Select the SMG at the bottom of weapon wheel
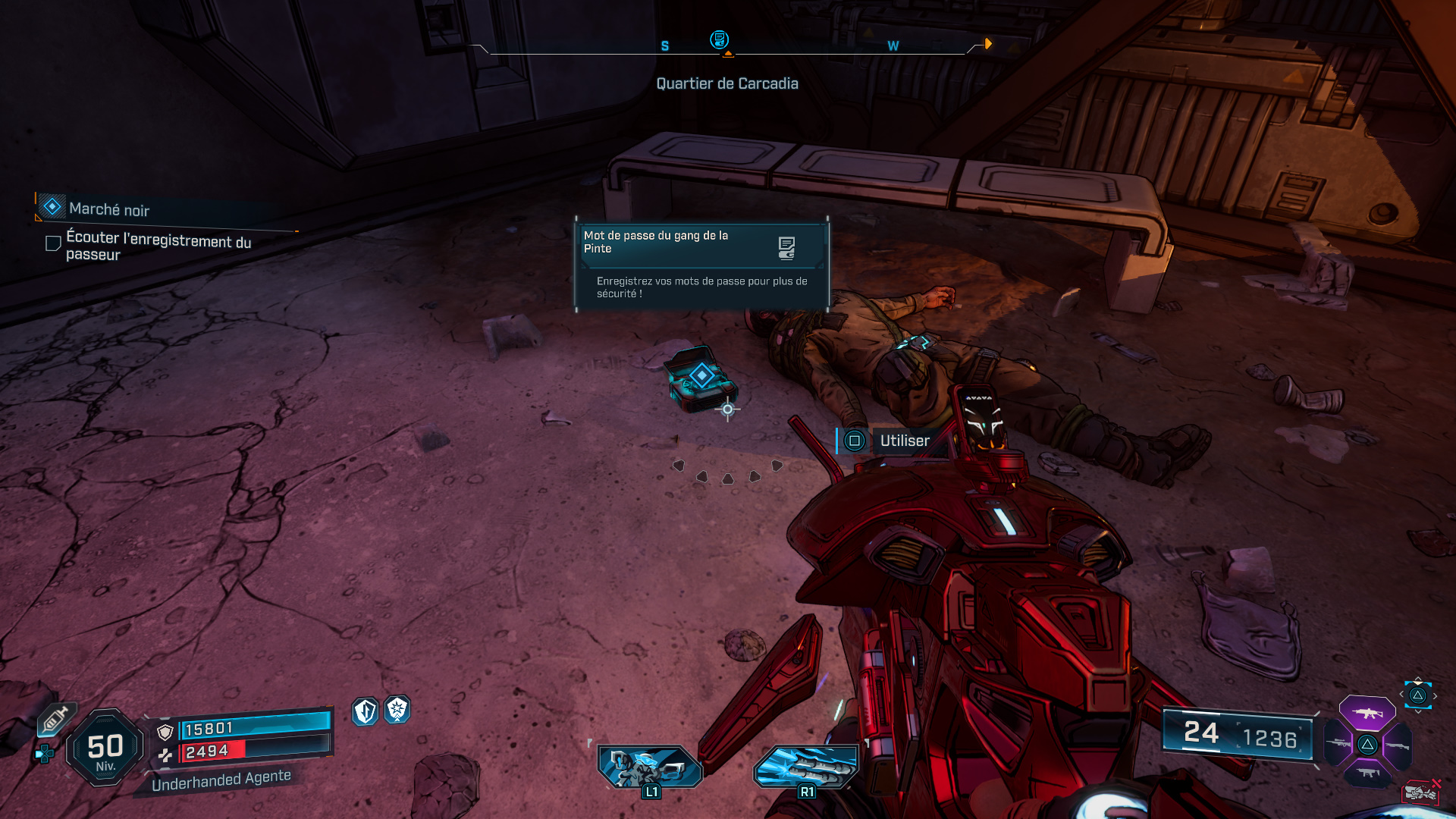This screenshot has width=1456, height=819. (x=1367, y=772)
